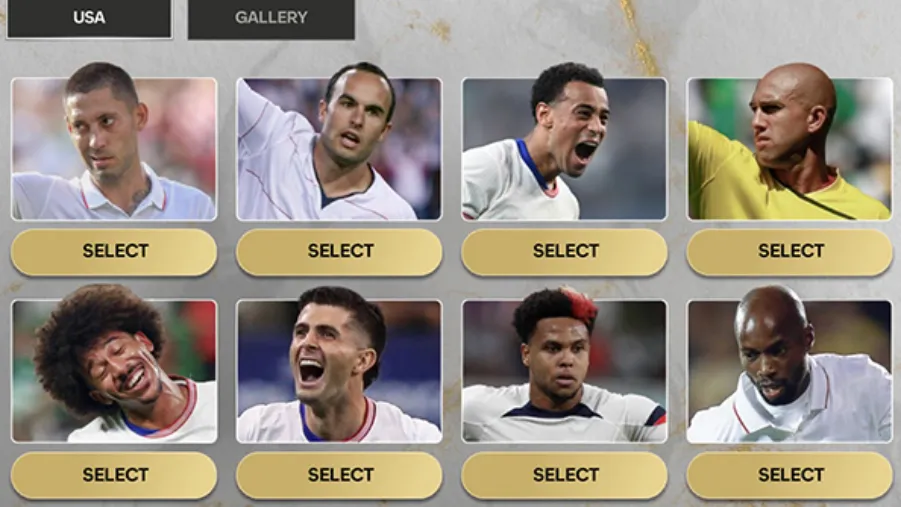Click SELECT under the player raising his arm
Viewport: 901px width, 507px height.
click(x=339, y=252)
